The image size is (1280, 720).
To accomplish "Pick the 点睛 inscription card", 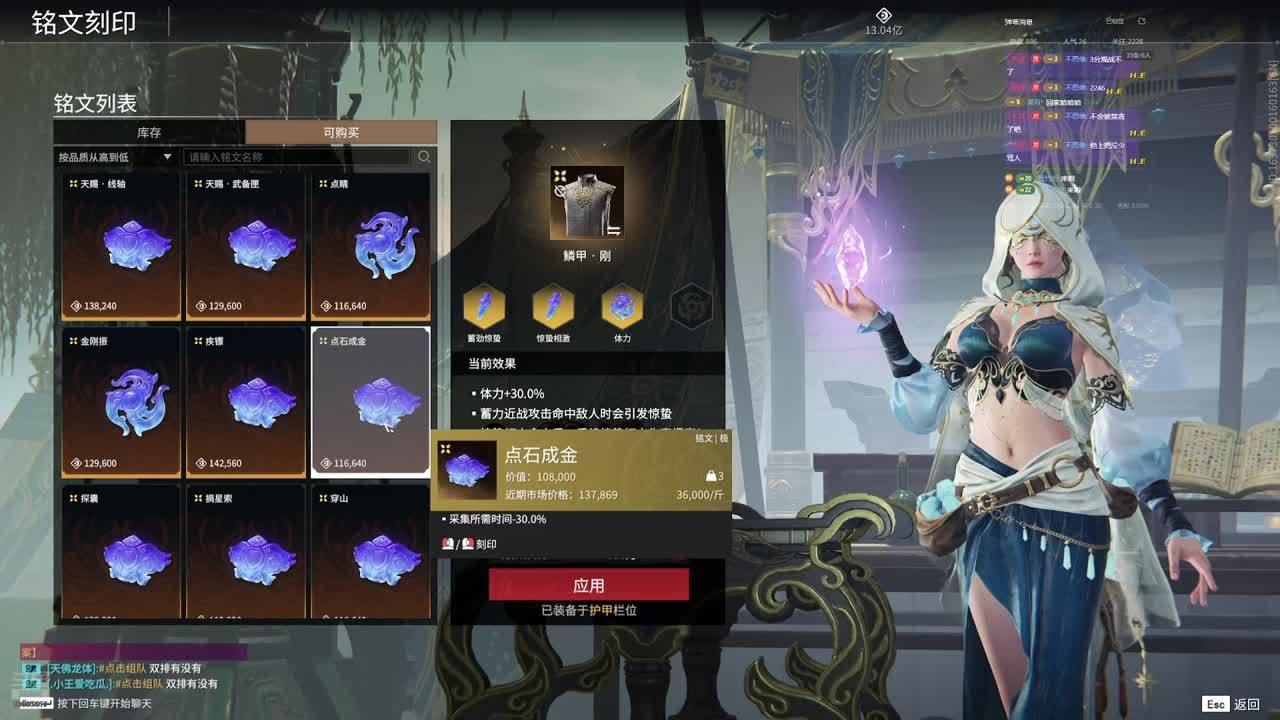I will (371, 246).
